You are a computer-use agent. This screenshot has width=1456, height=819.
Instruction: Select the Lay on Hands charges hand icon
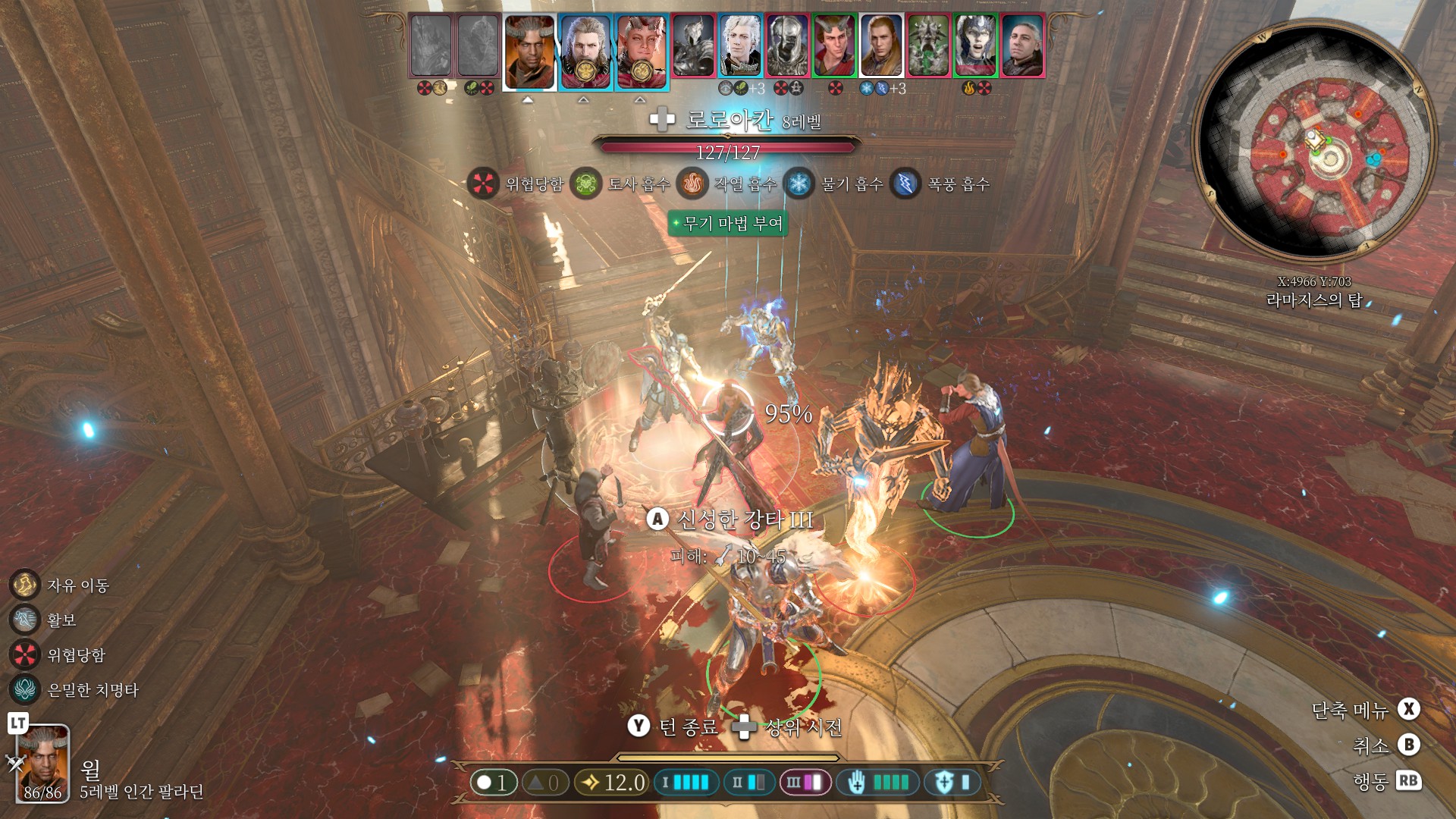click(857, 782)
